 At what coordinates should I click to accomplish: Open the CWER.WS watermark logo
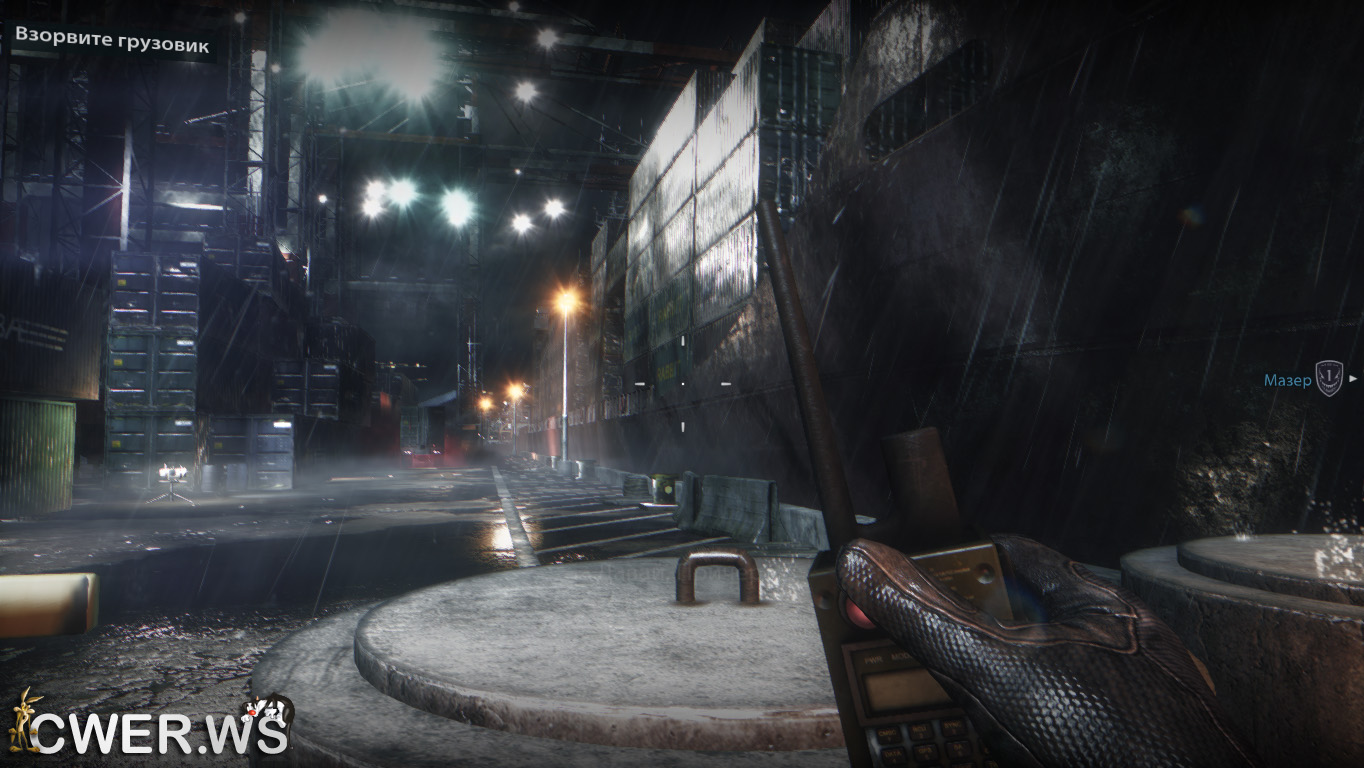click(150, 727)
